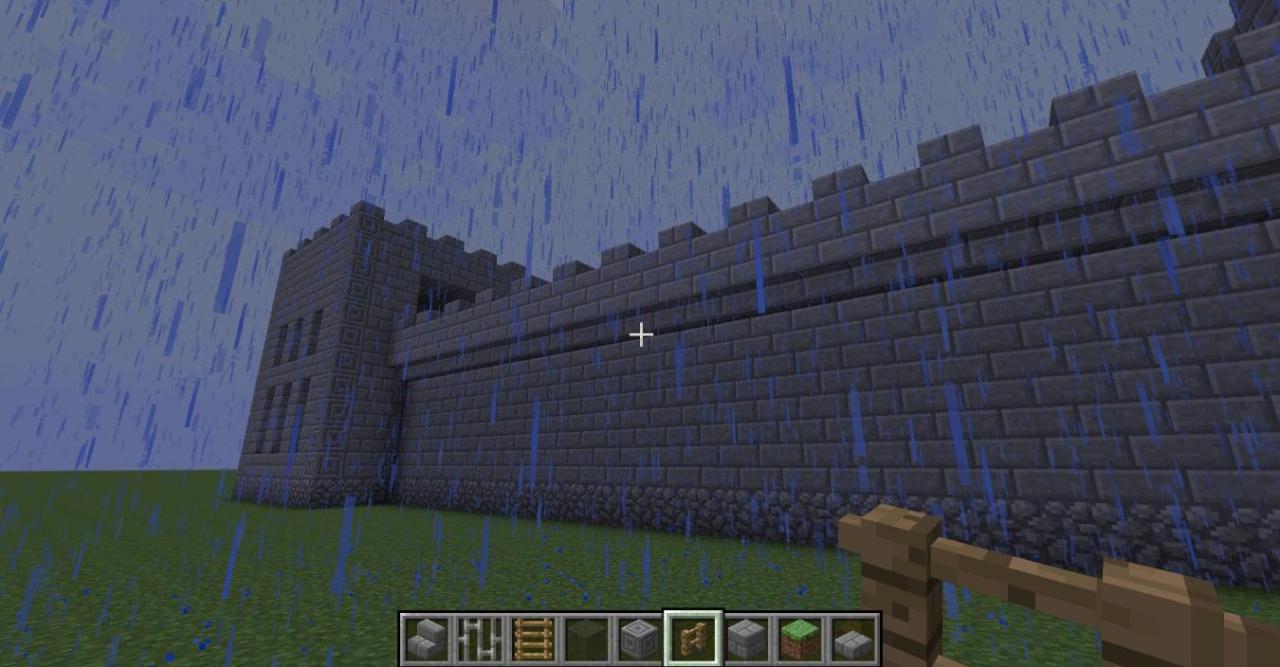This screenshot has height=667, width=1280.
Task: Pick the wooden ladder slot
Action: [533, 639]
